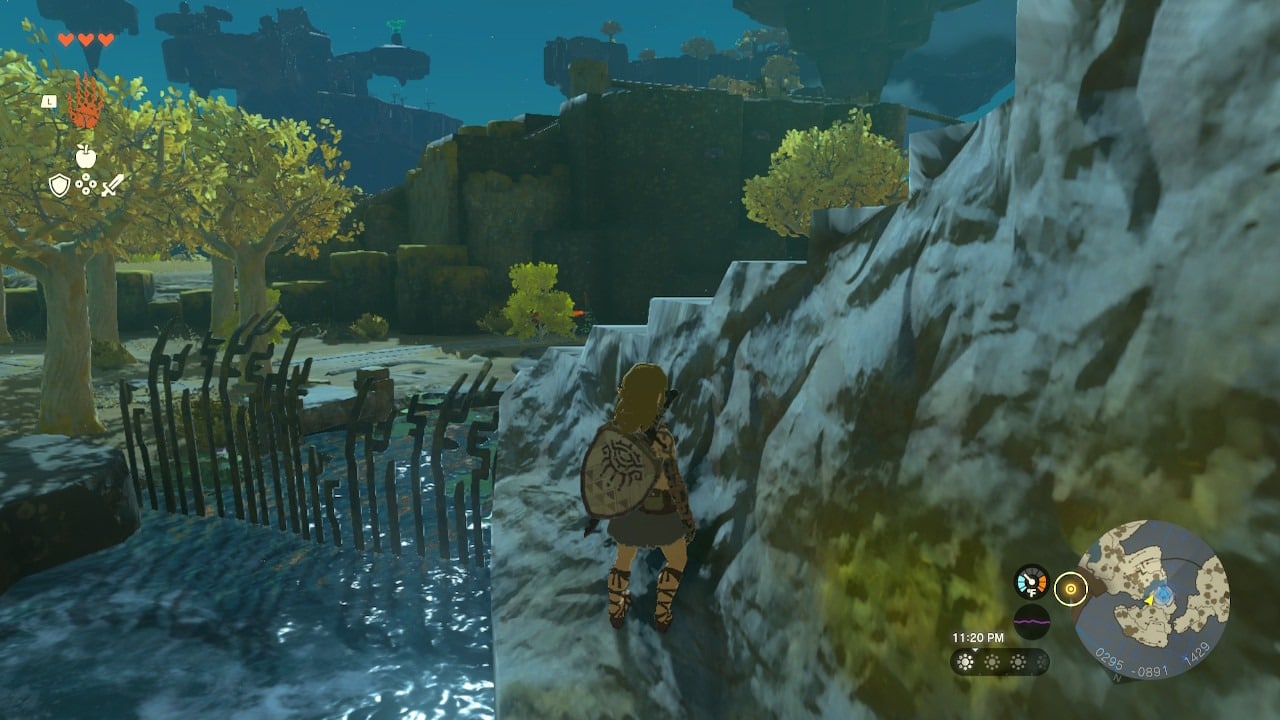1280x720 pixels.
Task: Open the shield quick-select icon
Action: (x=60, y=185)
